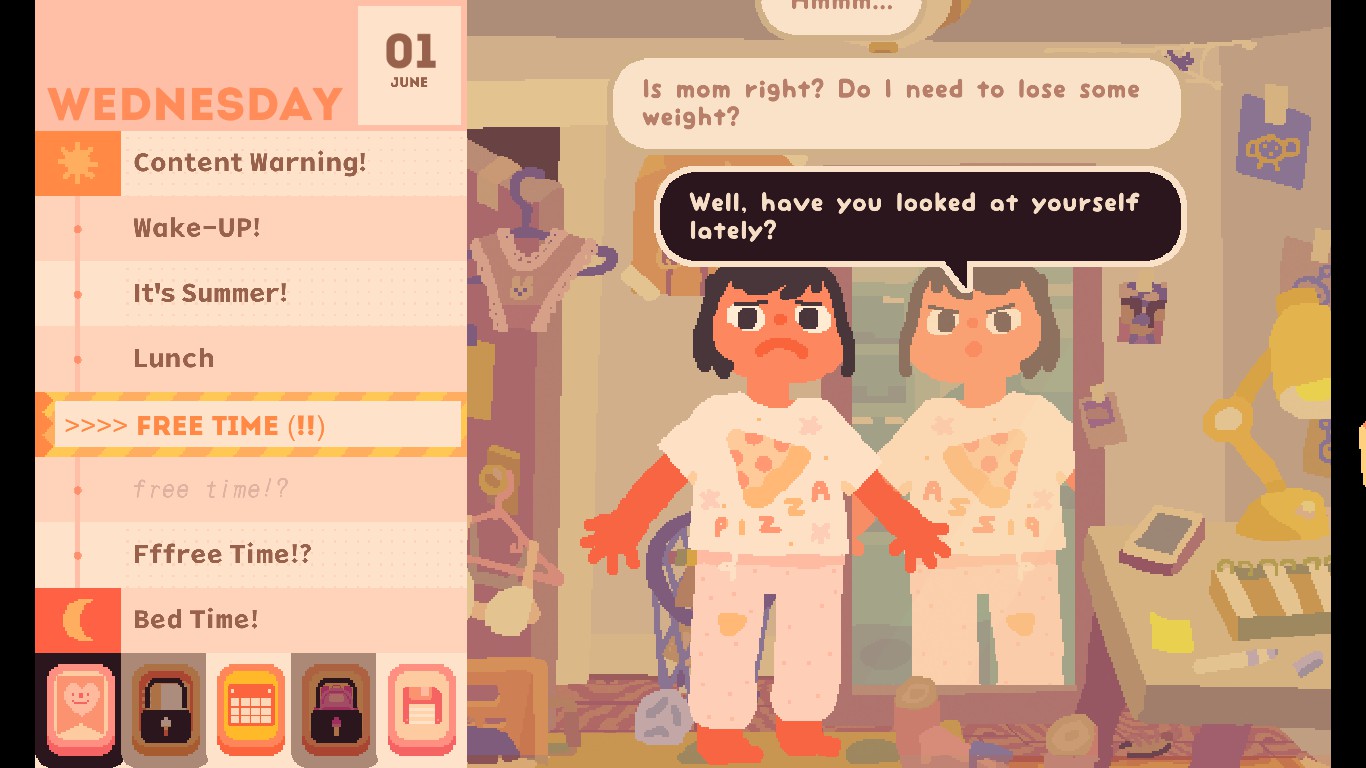1366x768 pixels.
Task: Select the Lunch entry
Action: [174, 358]
